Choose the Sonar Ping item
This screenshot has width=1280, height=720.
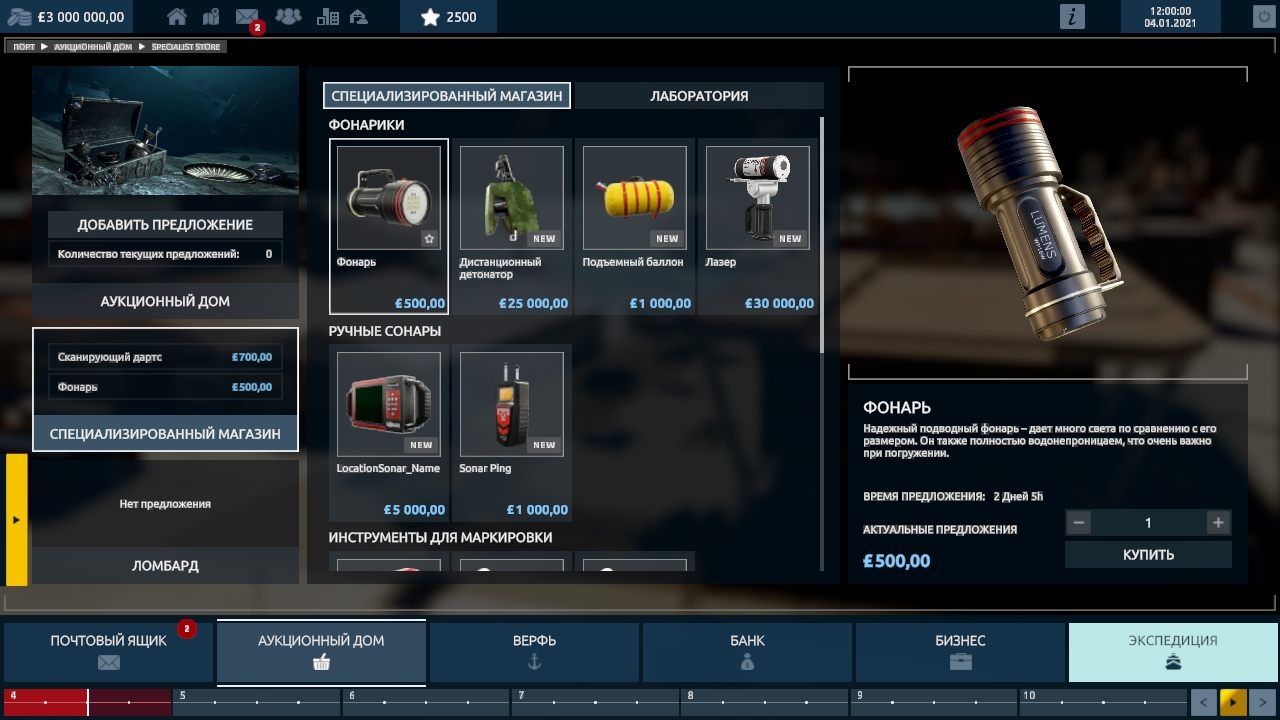click(x=511, y=433)
